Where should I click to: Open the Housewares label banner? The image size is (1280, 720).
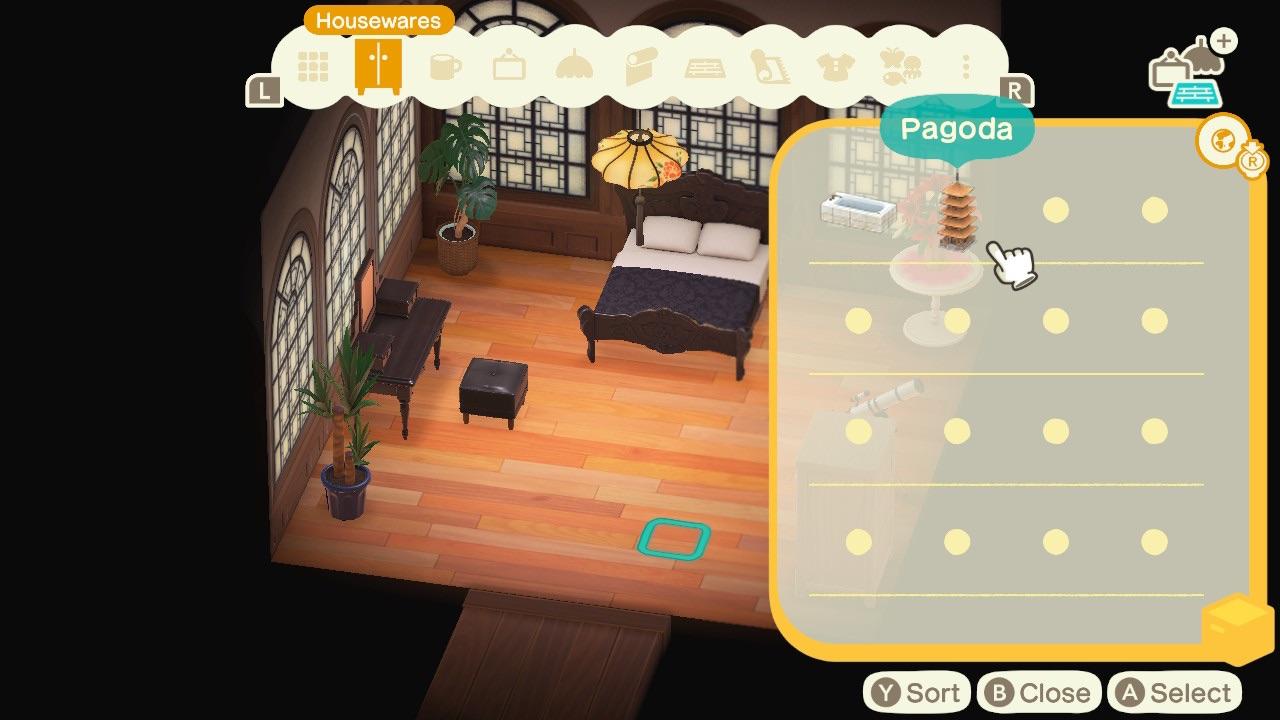(377, 20)
